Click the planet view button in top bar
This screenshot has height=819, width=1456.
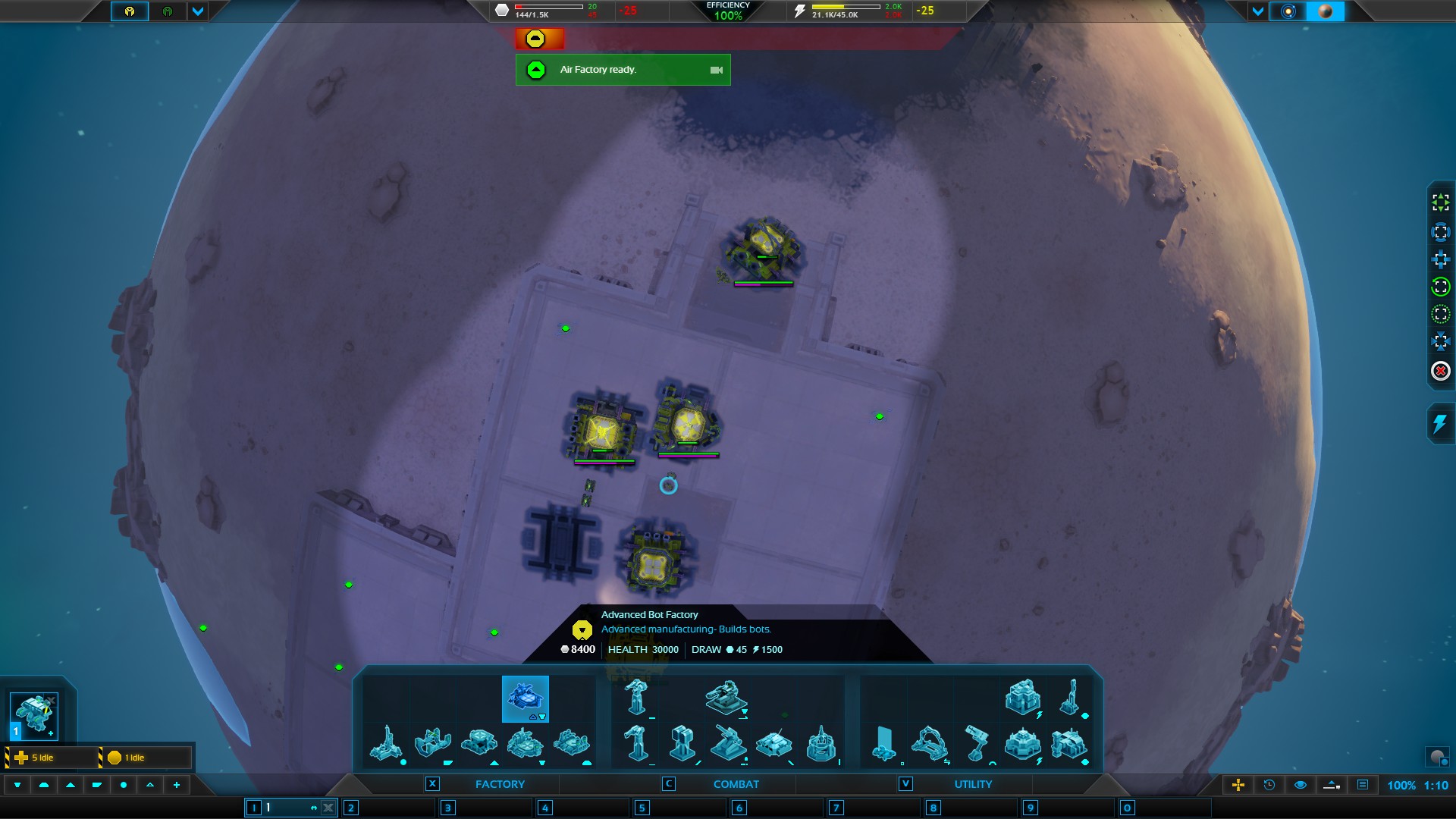coord(1326,11)
